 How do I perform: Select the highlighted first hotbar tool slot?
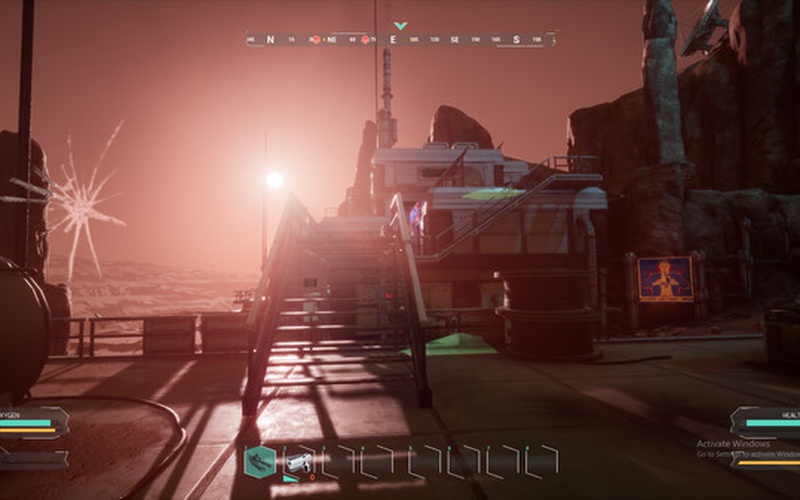pos(259,461)
